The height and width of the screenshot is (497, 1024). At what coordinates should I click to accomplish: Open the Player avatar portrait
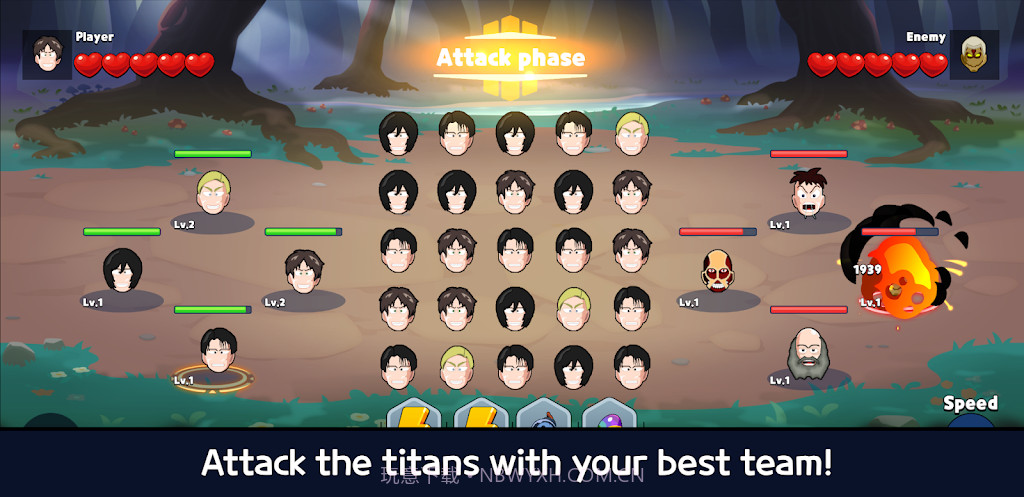[x=47, y=54]
